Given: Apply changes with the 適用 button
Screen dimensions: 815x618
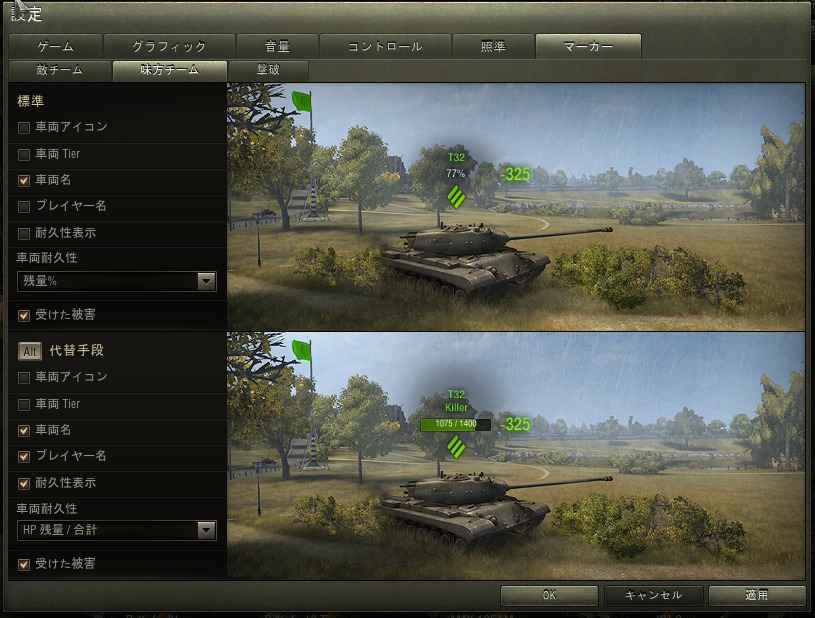Looking at the screenshot, I should point(756,595).
